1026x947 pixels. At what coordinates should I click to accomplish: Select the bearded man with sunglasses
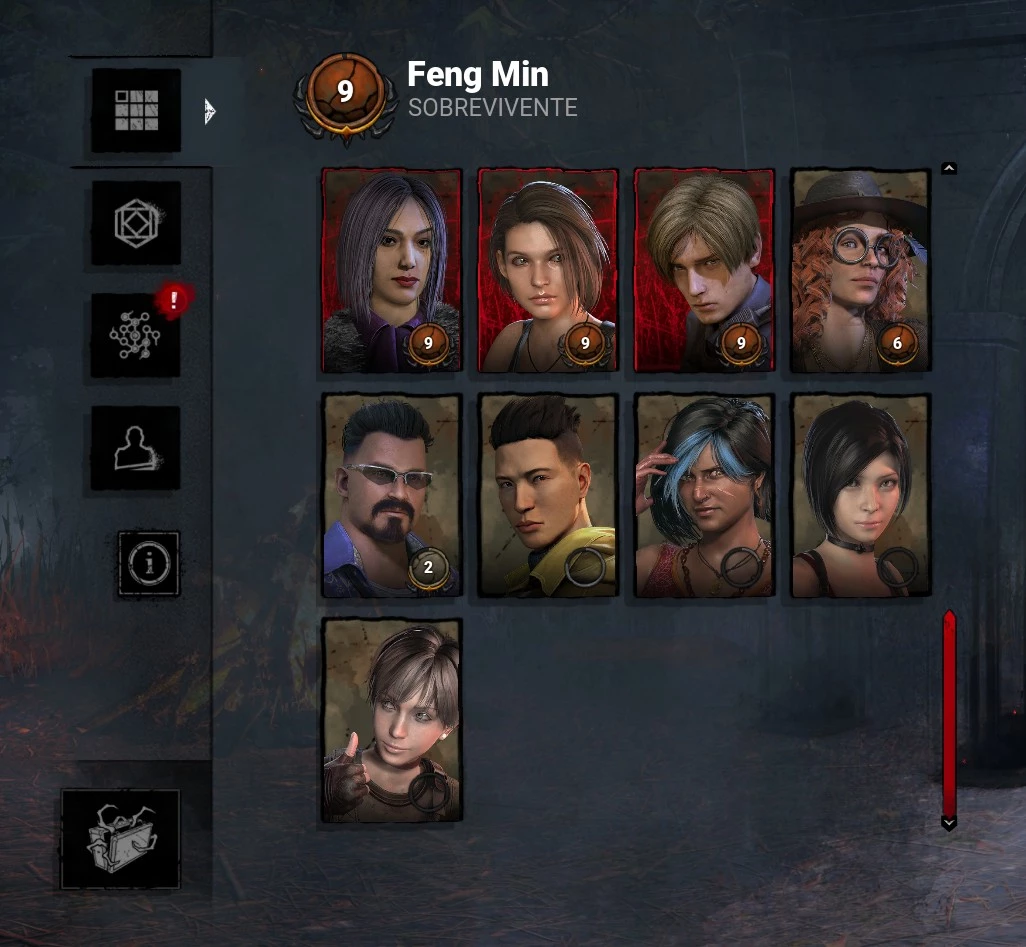tap(392, 495)
